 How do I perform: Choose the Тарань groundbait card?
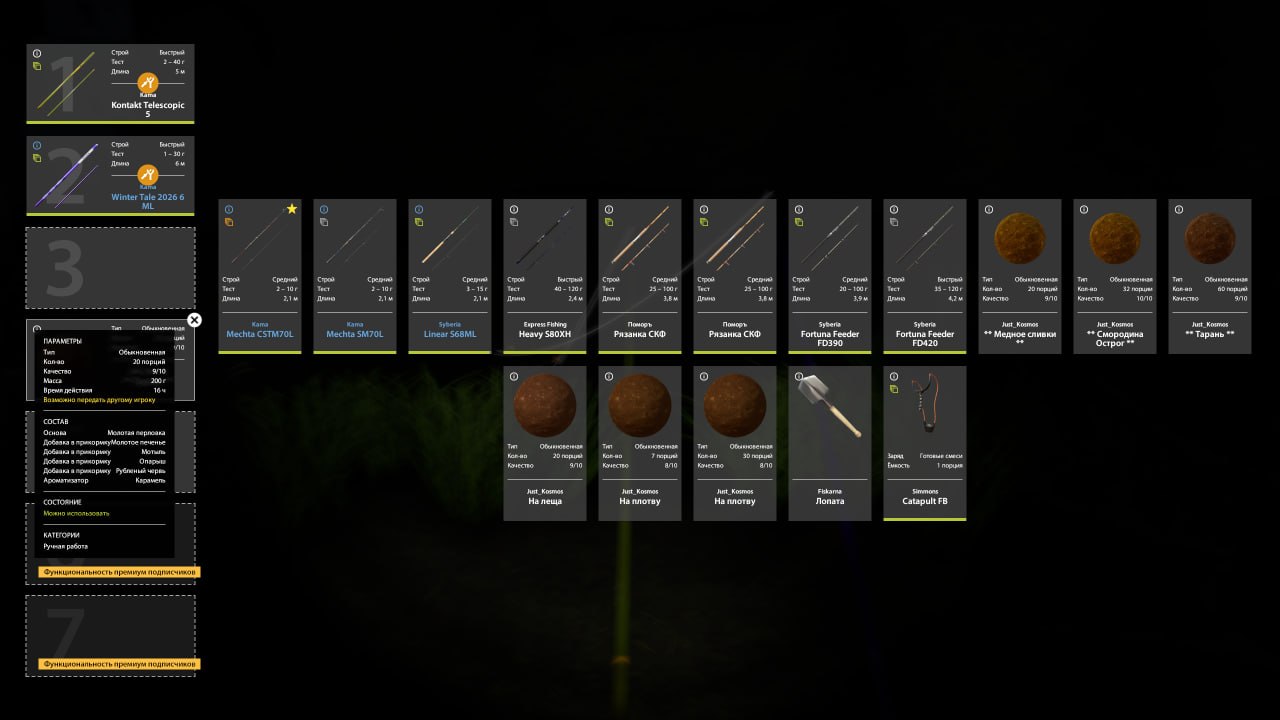(1209, 275)
